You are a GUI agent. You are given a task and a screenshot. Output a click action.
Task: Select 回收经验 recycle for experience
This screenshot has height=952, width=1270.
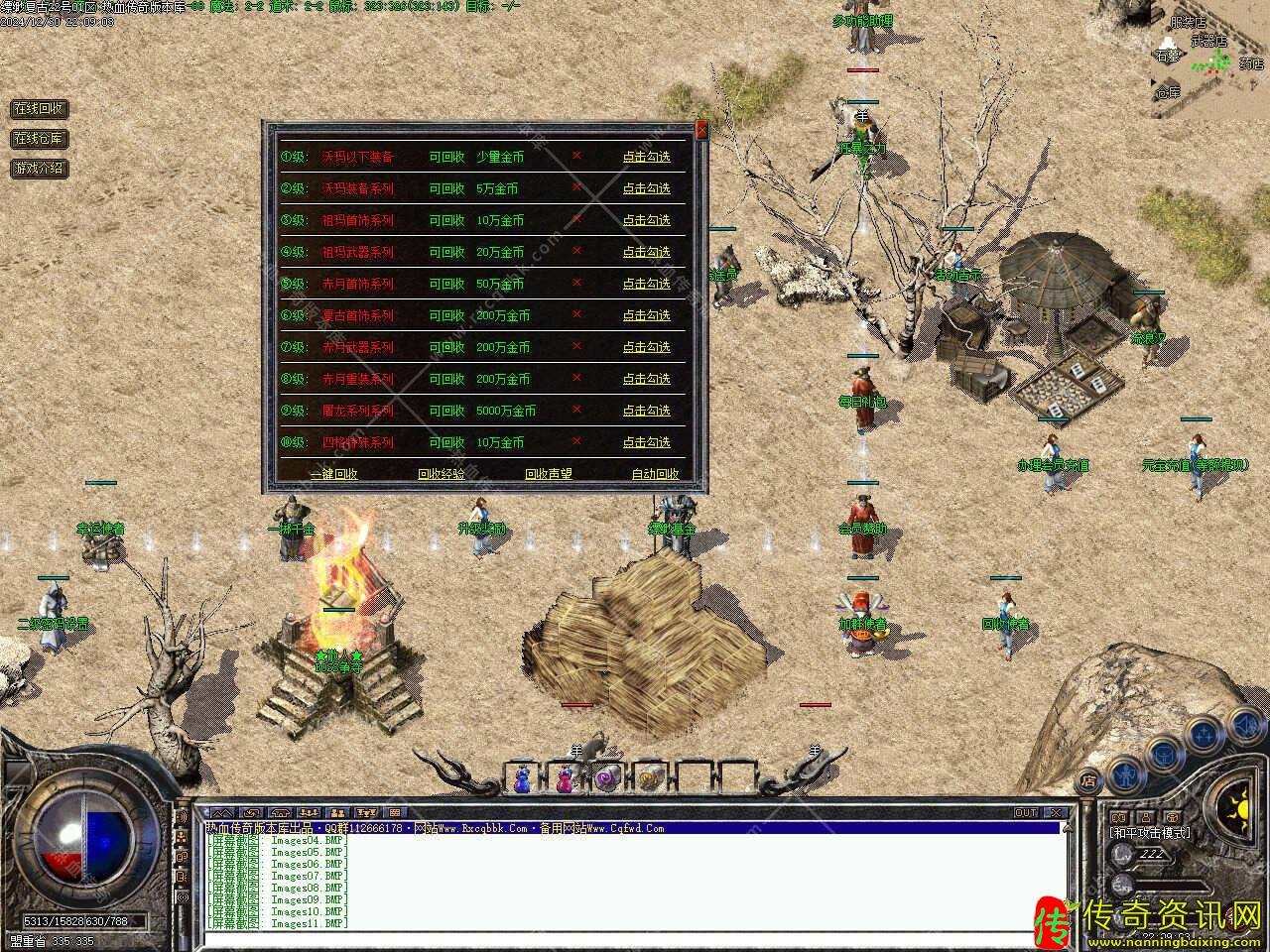click(441, 474)
